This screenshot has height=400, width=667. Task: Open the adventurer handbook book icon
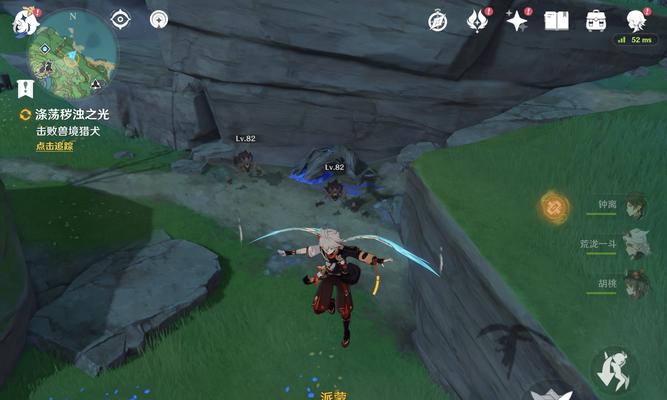coord(556,20)
